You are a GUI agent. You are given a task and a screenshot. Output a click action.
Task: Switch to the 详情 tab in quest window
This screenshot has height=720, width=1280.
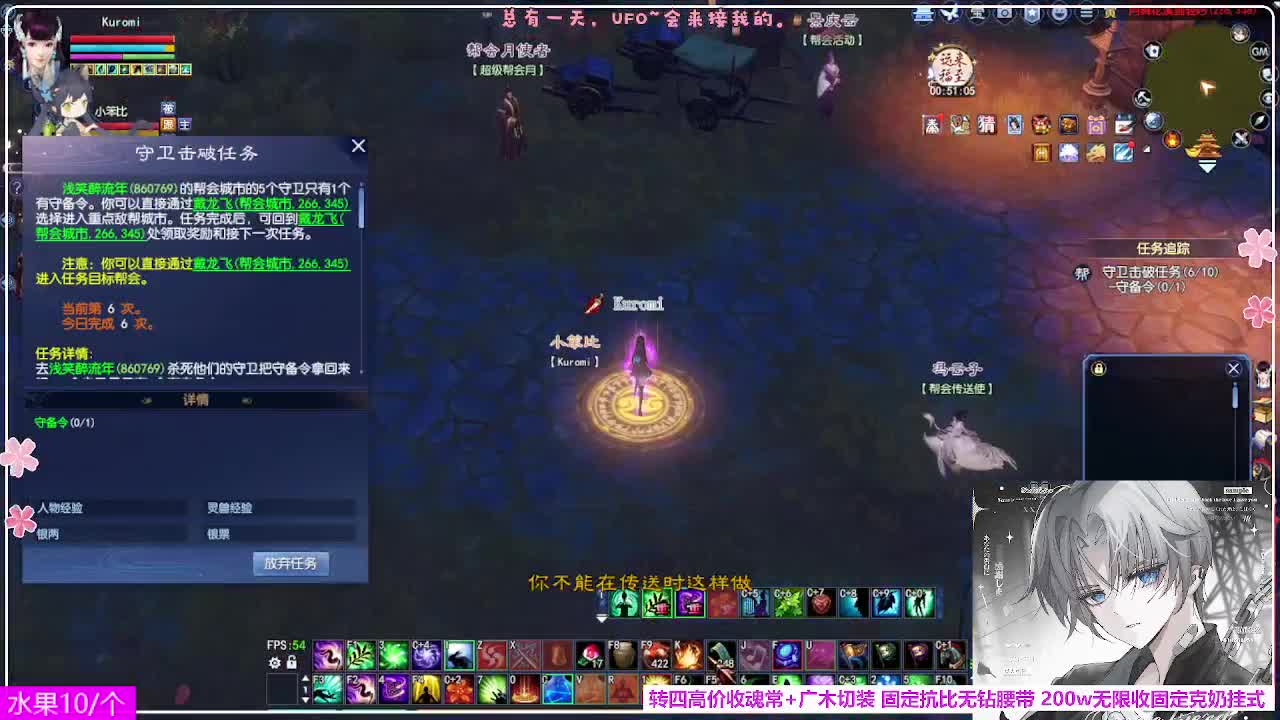197,398
